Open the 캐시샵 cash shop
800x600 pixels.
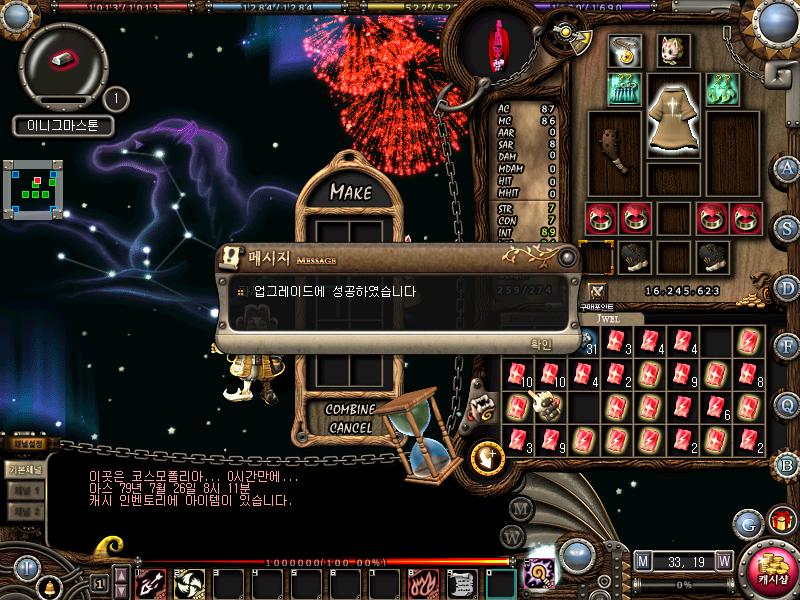pos(773,570)
